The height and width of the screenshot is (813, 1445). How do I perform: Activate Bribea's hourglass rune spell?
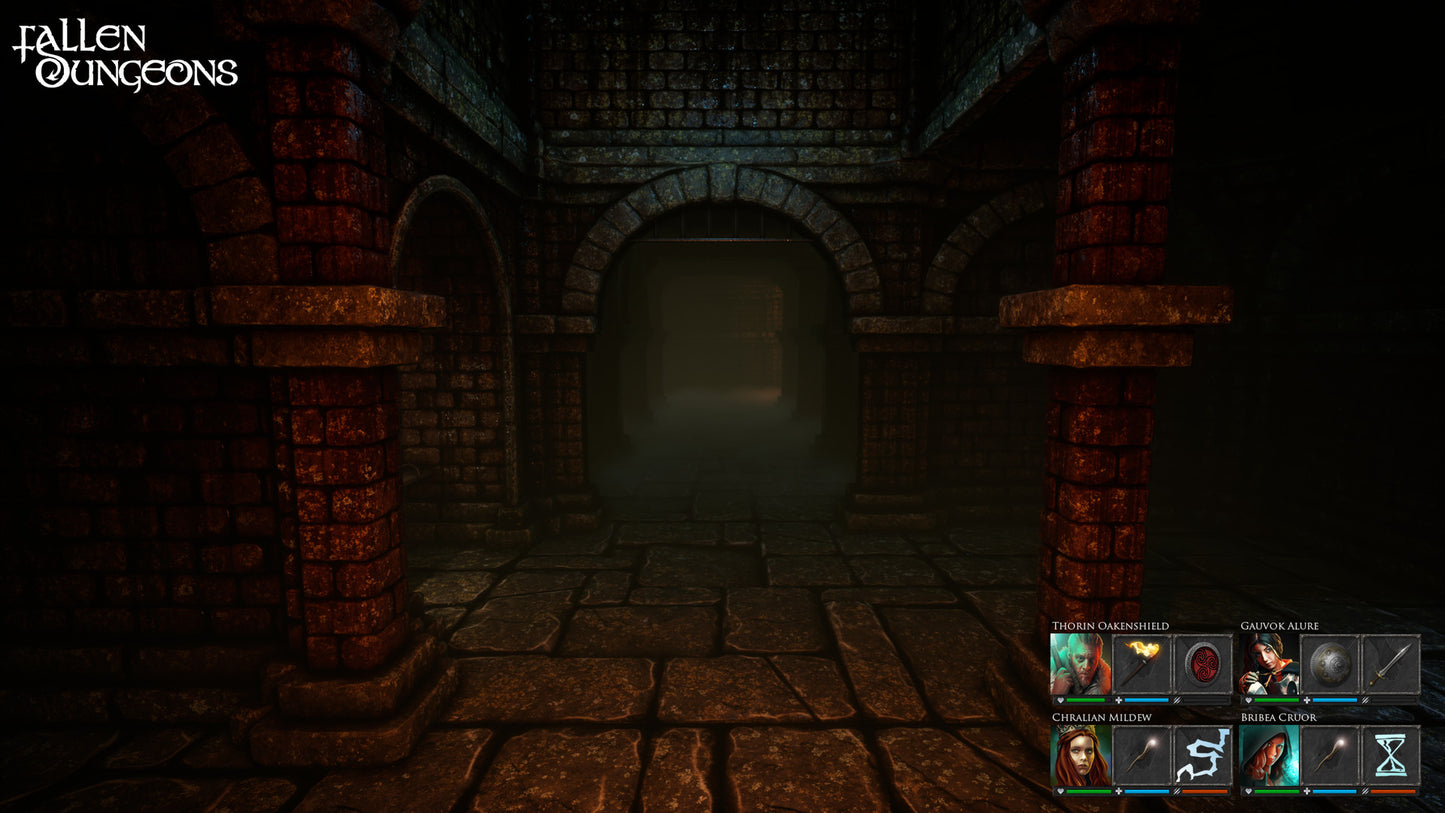pos(1389,753)
